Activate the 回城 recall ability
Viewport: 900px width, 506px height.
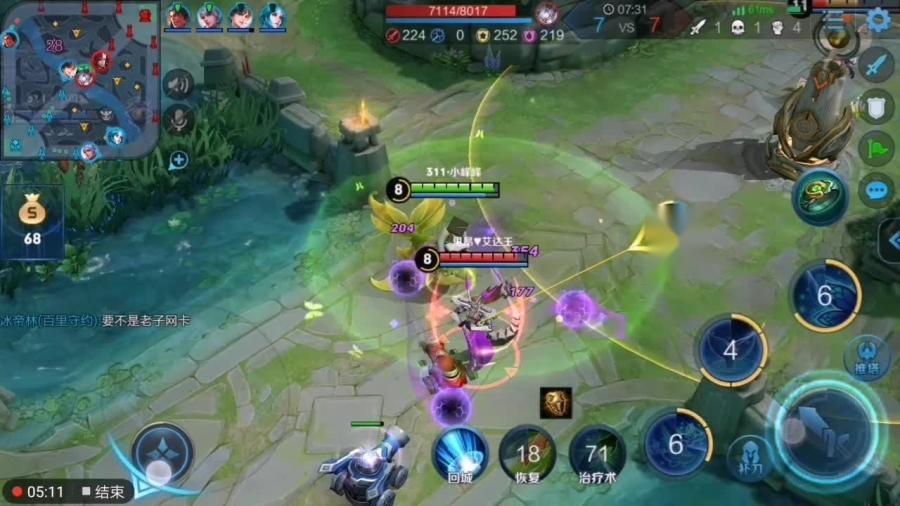pyautogui.click(x=460, y=455)
